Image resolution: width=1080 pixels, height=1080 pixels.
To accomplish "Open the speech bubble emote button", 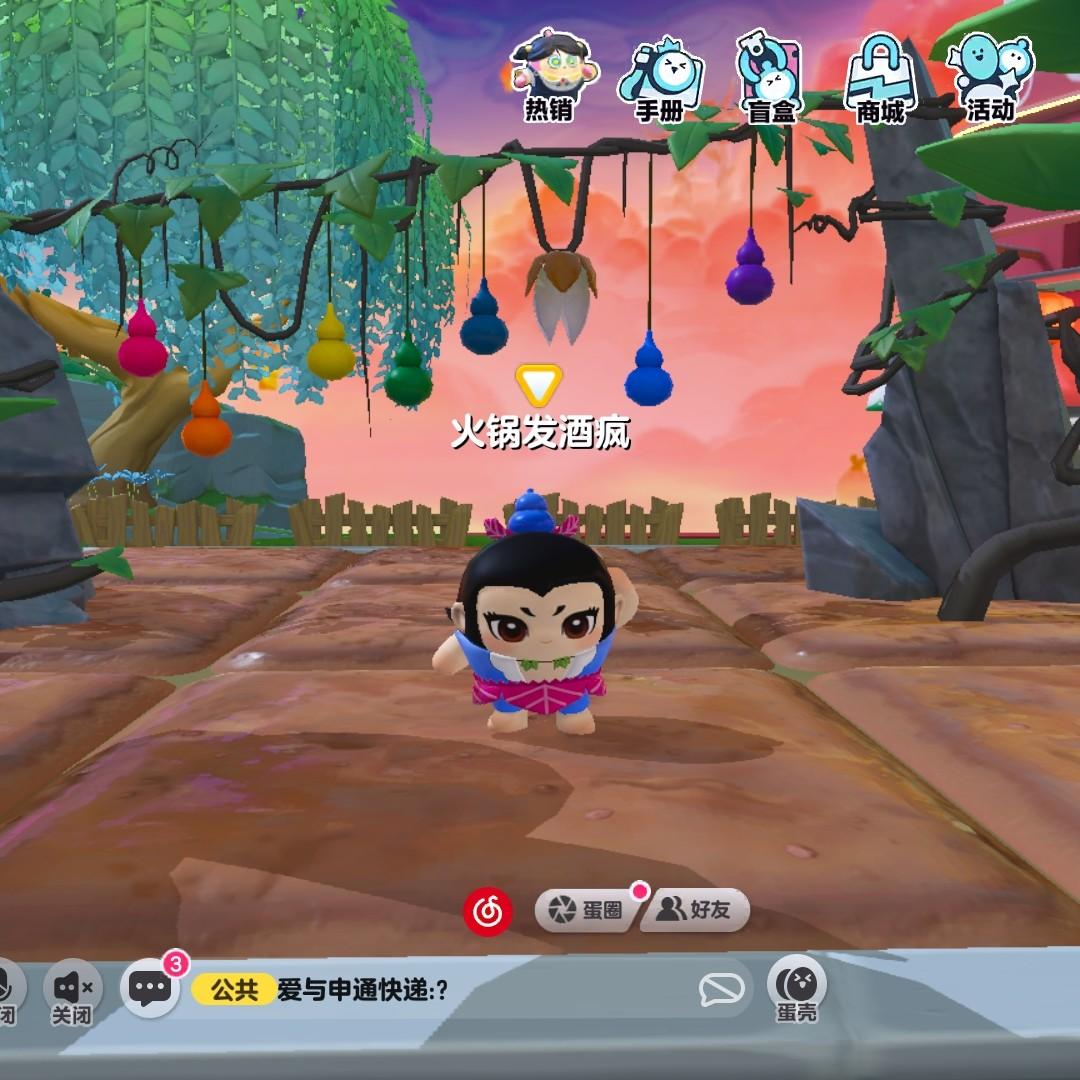I will pos(721,990).
